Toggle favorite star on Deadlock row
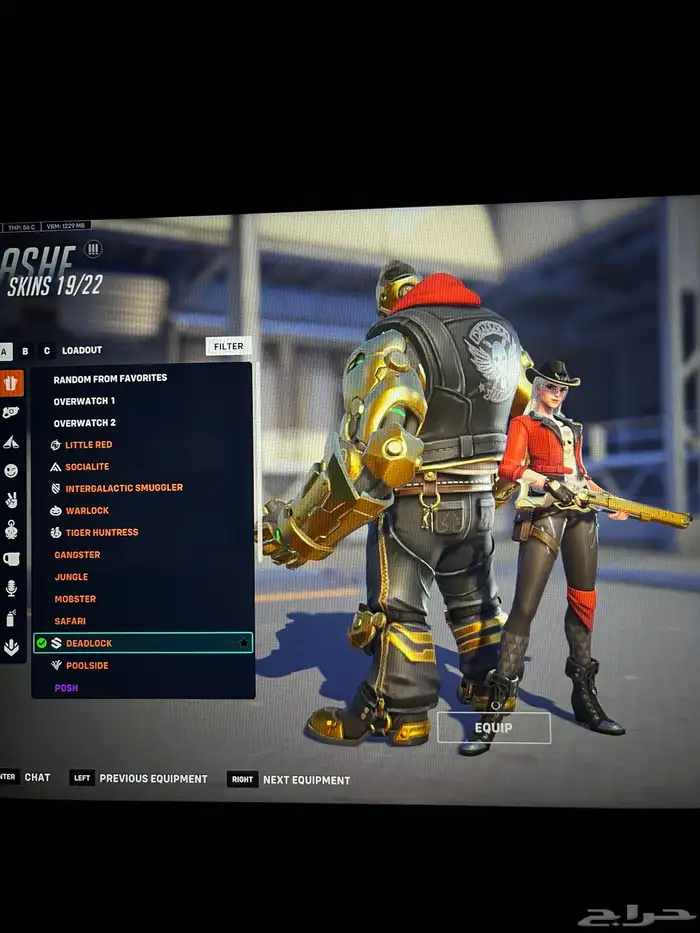 point(243,643)
